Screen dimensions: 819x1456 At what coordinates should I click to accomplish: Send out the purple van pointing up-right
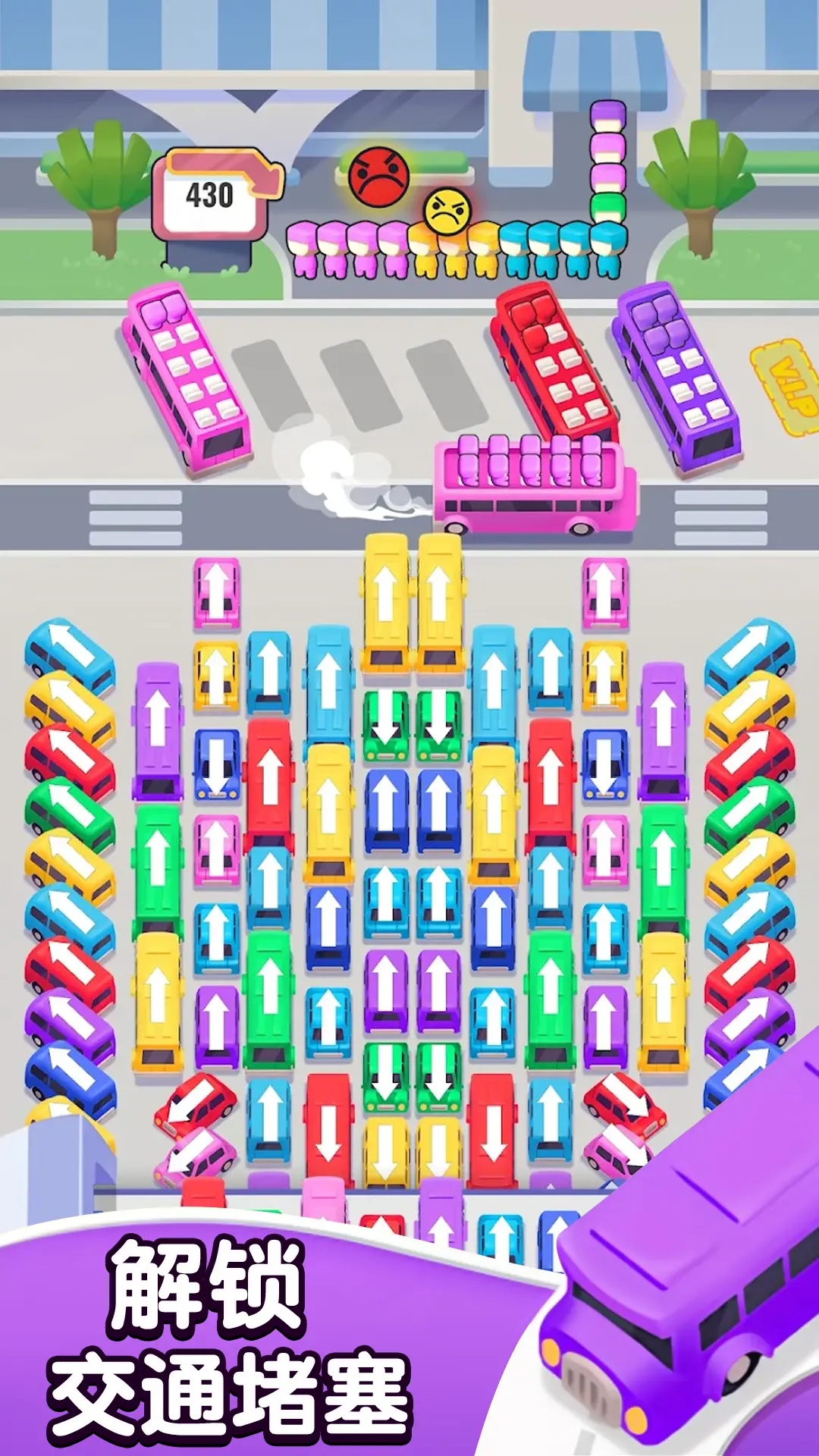[749, 1024]
